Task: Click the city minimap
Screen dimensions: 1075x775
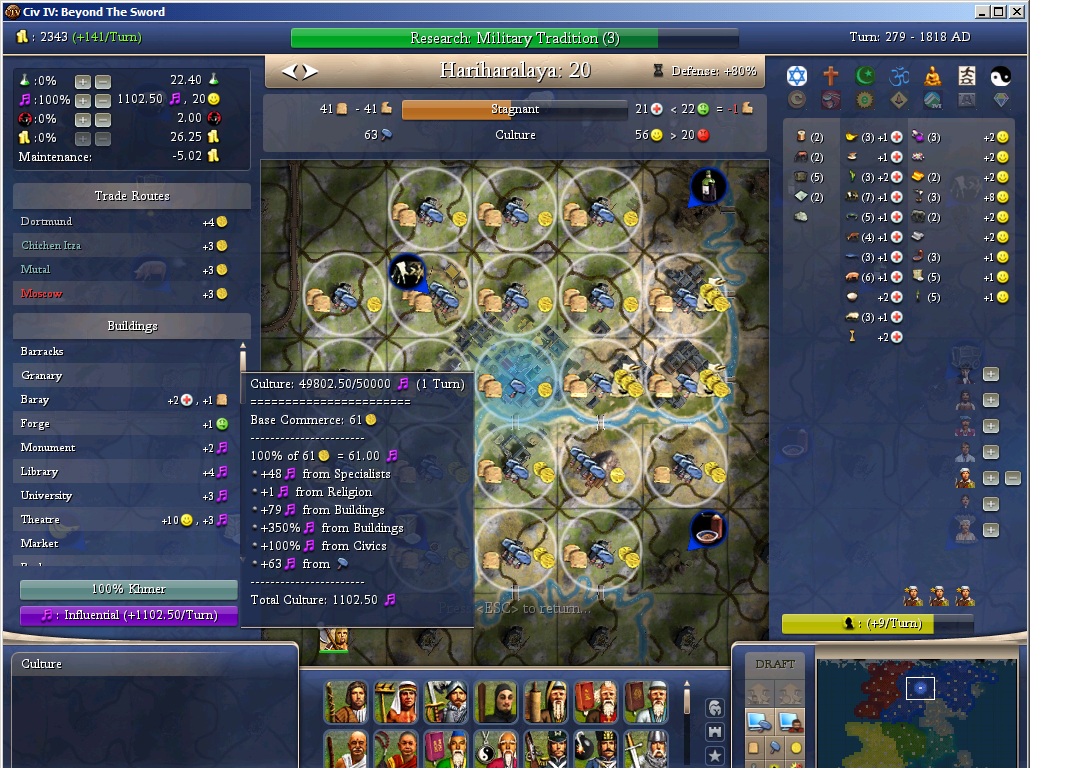Action: point(917,712)
